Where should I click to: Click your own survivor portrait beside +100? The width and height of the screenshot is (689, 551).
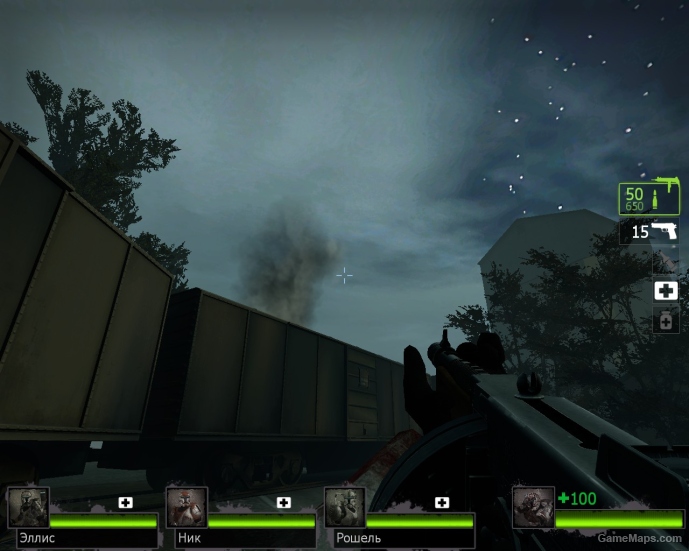[x=533, y=507]
